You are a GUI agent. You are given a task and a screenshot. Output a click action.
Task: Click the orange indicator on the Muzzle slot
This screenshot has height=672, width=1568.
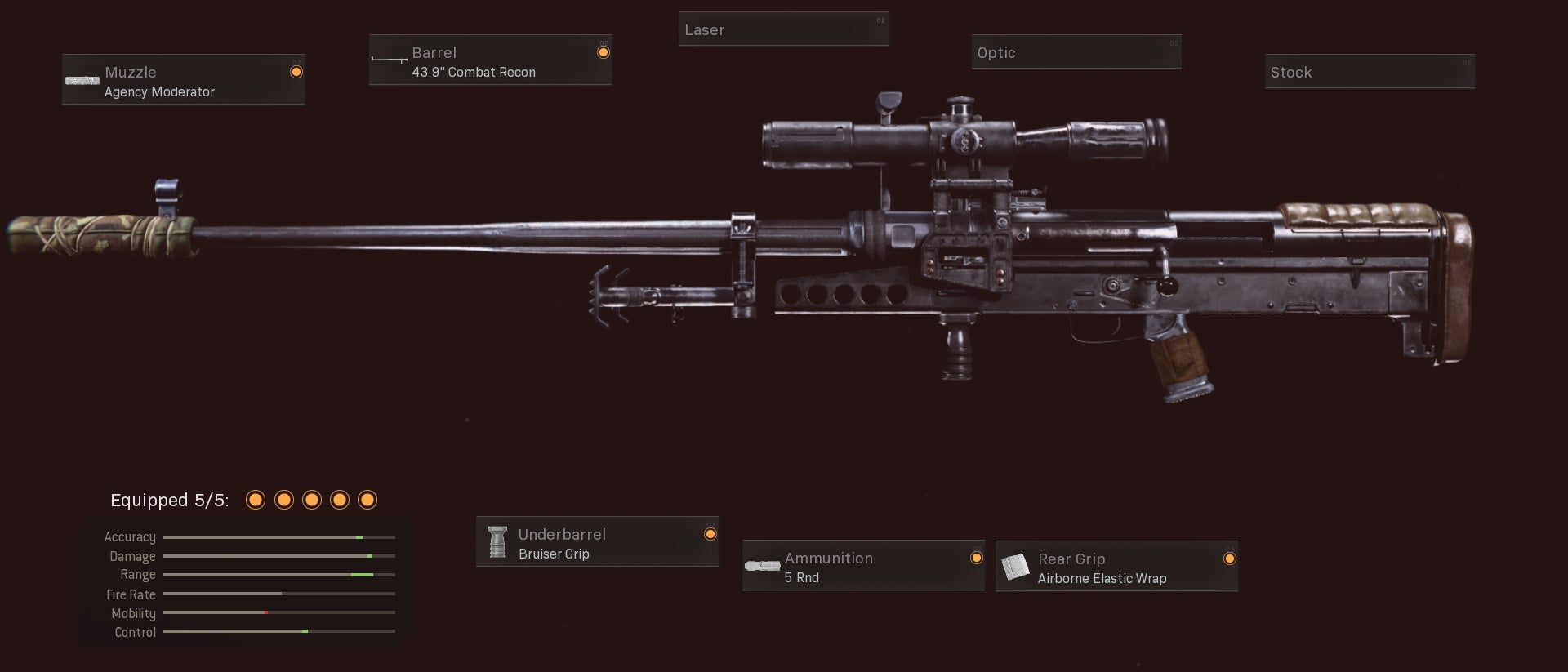(296, 72)
